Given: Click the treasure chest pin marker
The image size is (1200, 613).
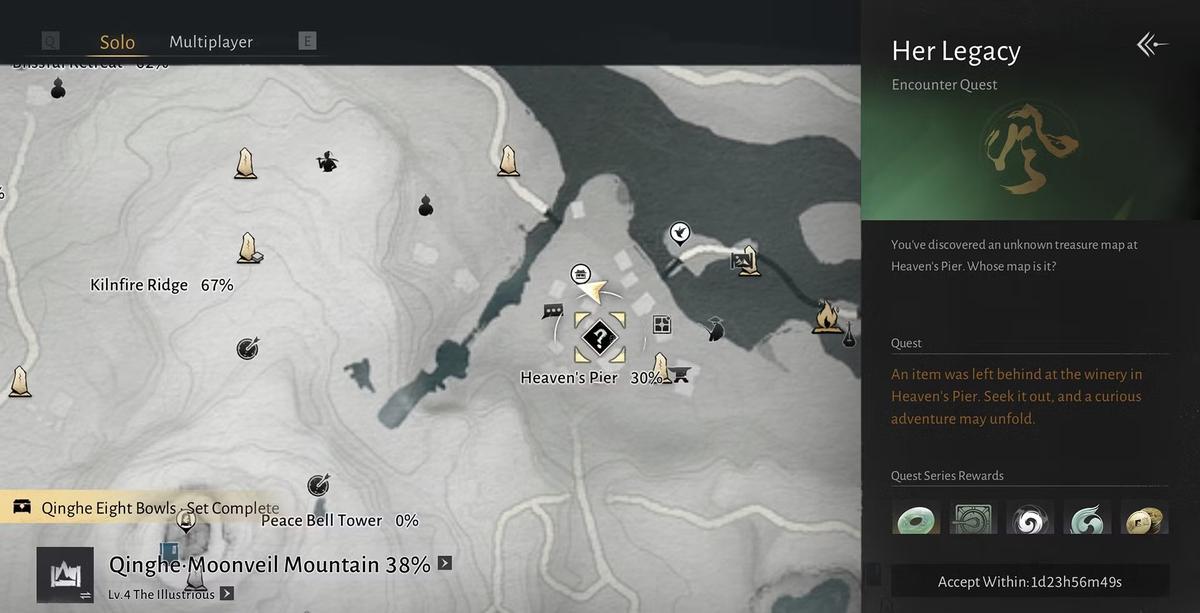Looking at the screenshot, I should pos(580,273).
